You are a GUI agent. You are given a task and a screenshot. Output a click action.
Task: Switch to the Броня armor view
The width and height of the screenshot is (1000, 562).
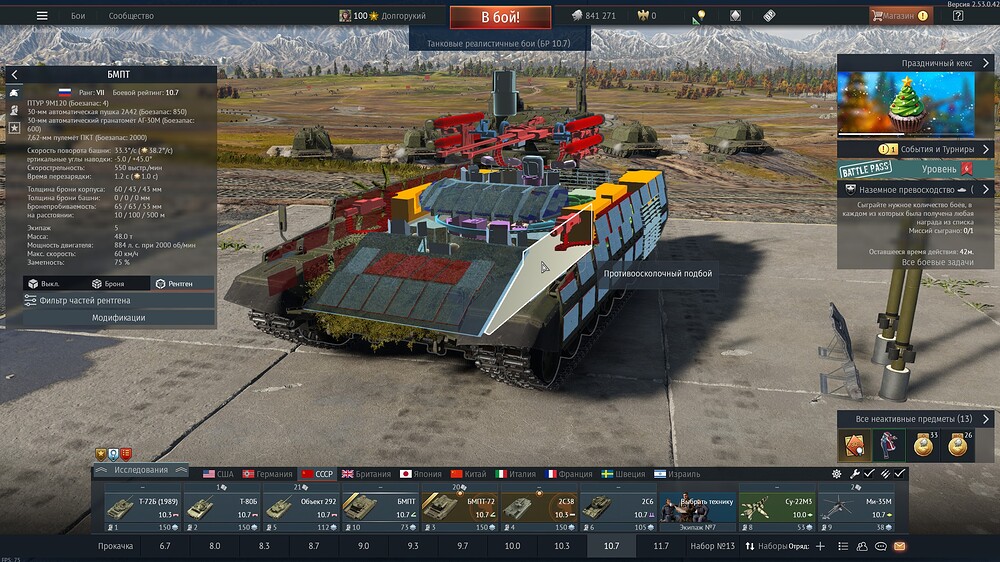(x=108, y=284)
